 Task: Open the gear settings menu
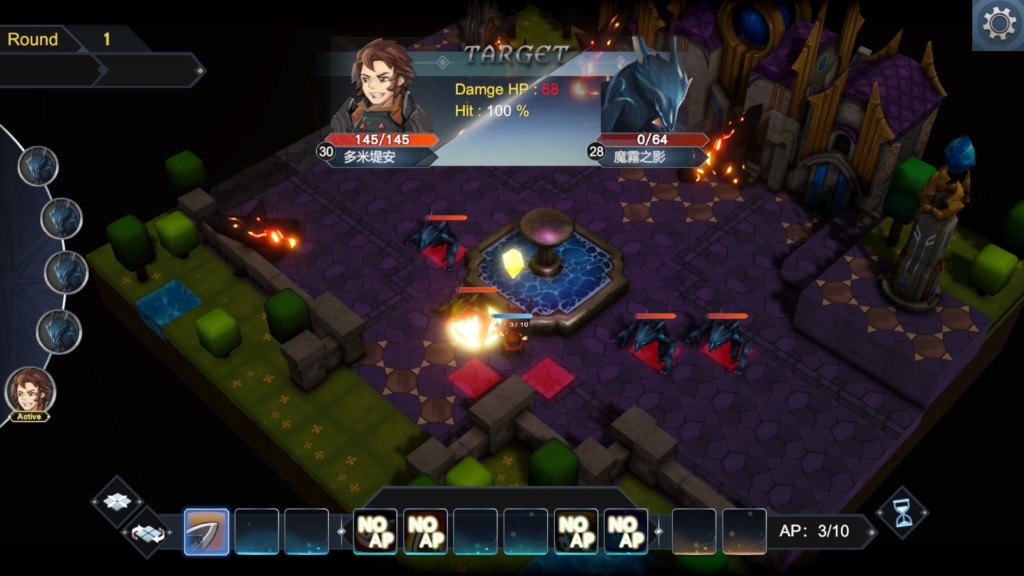coord(999,24)
